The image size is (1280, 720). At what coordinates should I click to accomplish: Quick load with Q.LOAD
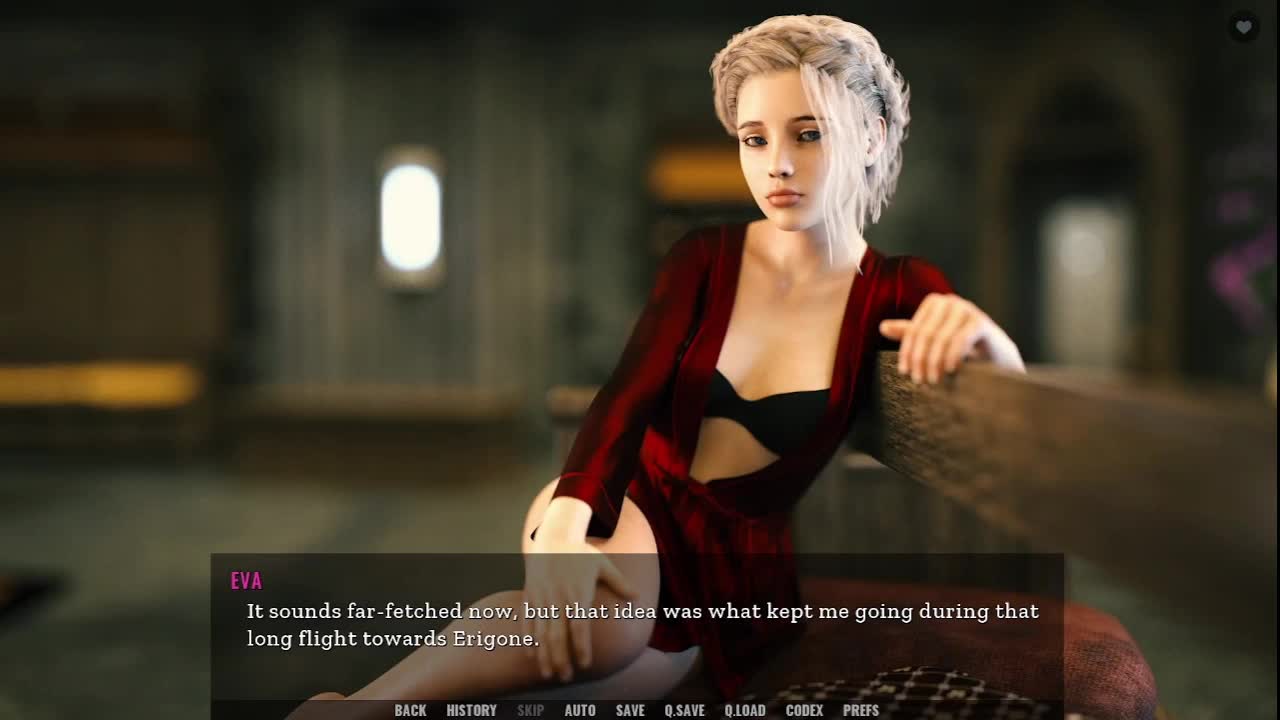point(745,710)
